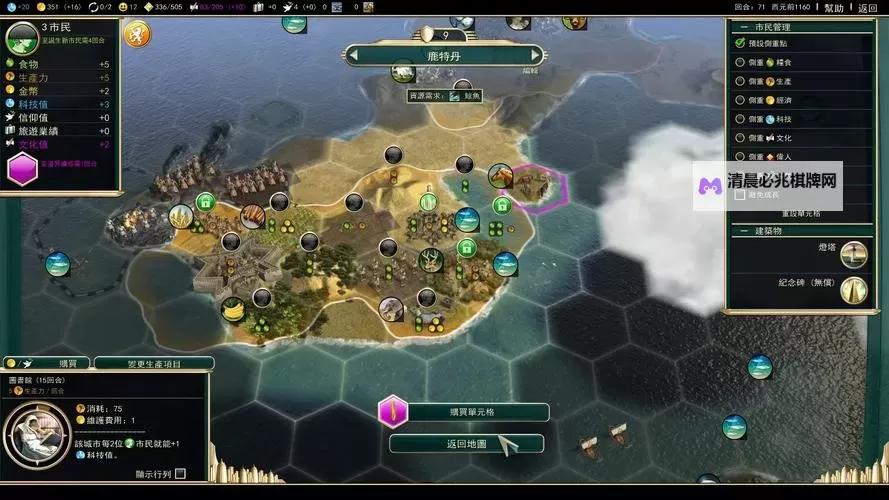Image resolution: width=889 pixels, height=500 pixels.
Task: Choose 變更生產項目 to change production
Action: pyautogui.click(x=152, y=363)
